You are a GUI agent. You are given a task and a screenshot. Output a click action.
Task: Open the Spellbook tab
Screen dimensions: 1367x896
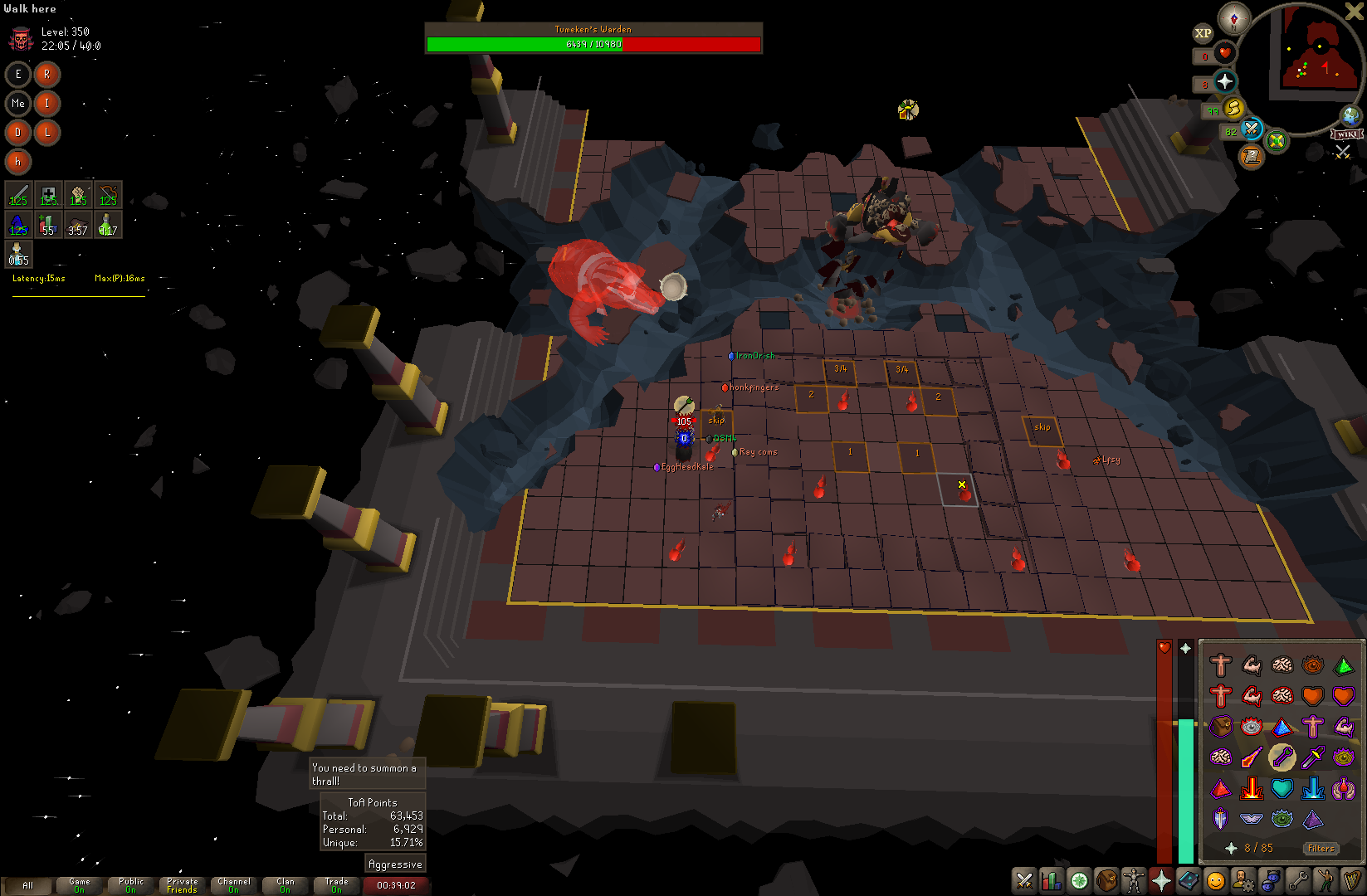pos(1188,880)
